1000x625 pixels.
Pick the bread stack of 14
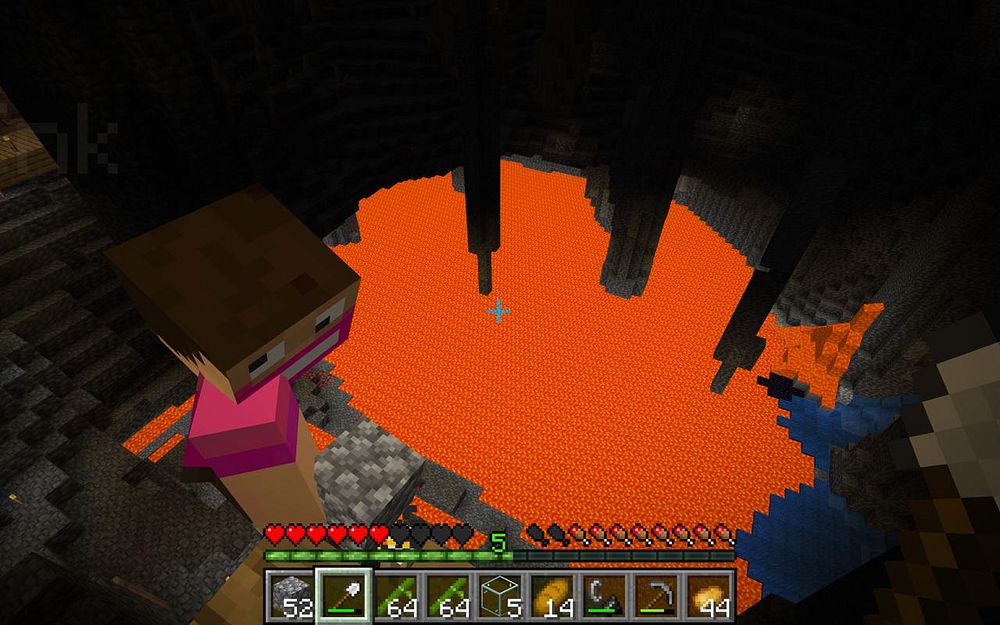[552, 594]
